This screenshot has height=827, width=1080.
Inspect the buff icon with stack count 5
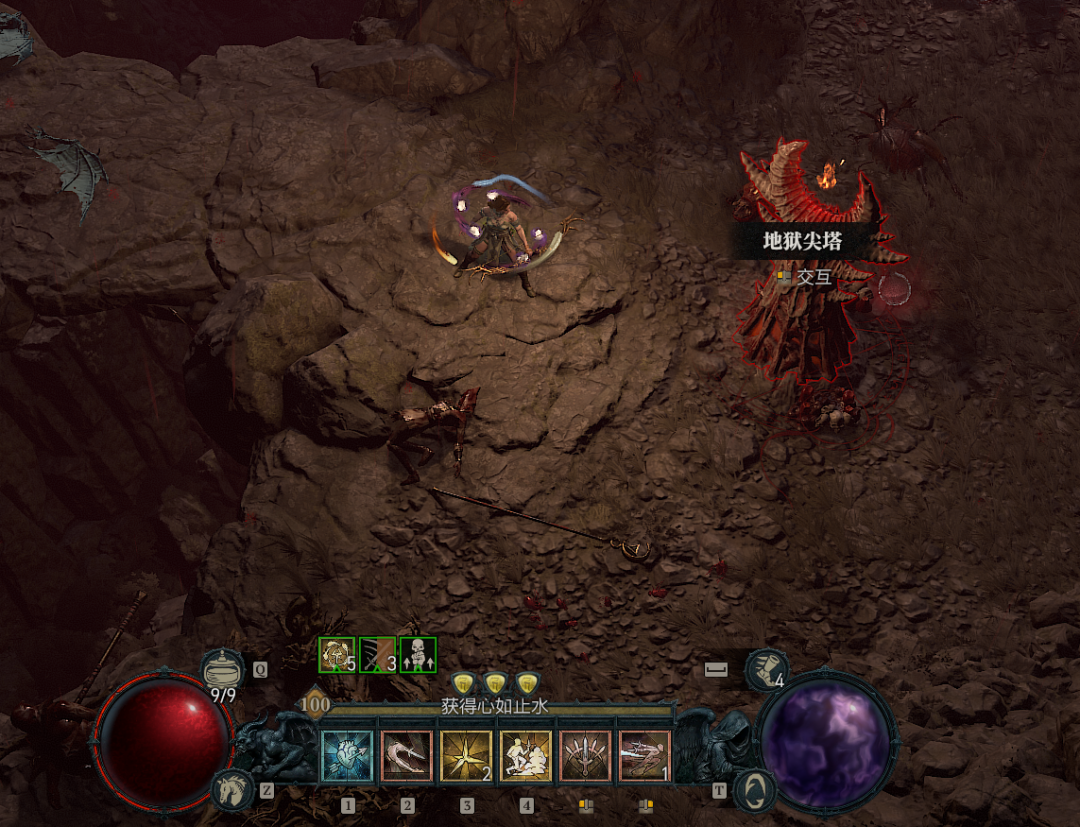pos(337,655)
